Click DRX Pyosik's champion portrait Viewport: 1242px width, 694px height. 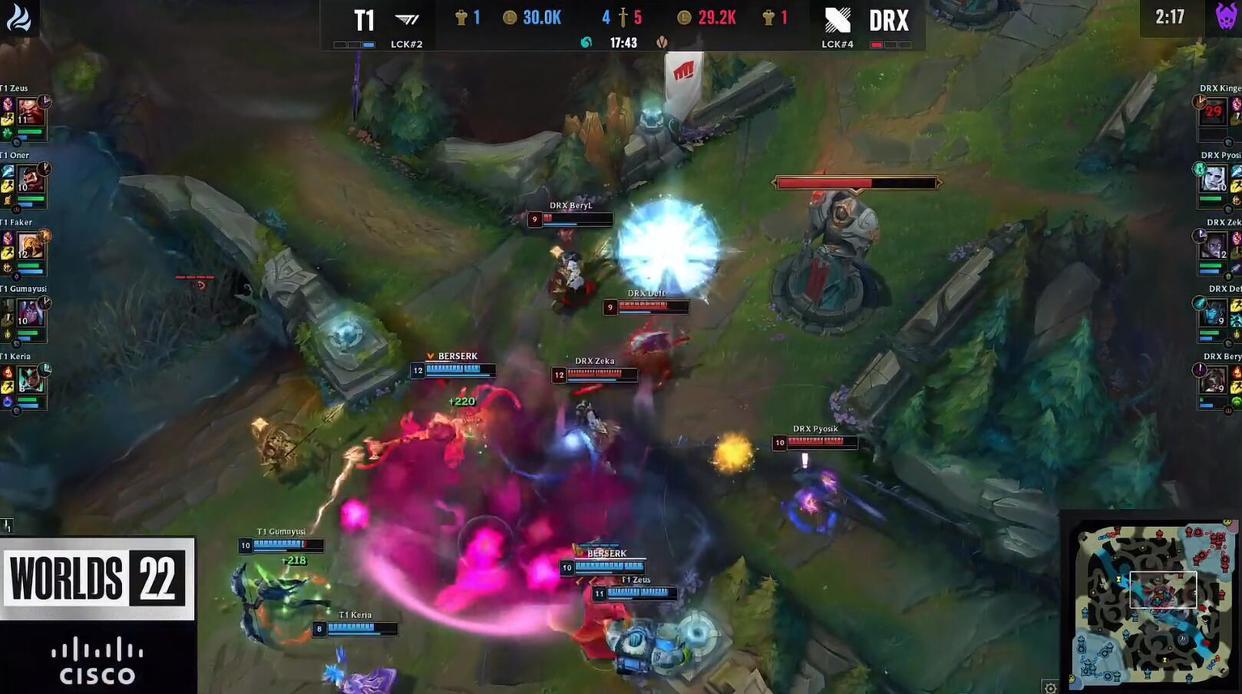click(x=1213, y=178)
